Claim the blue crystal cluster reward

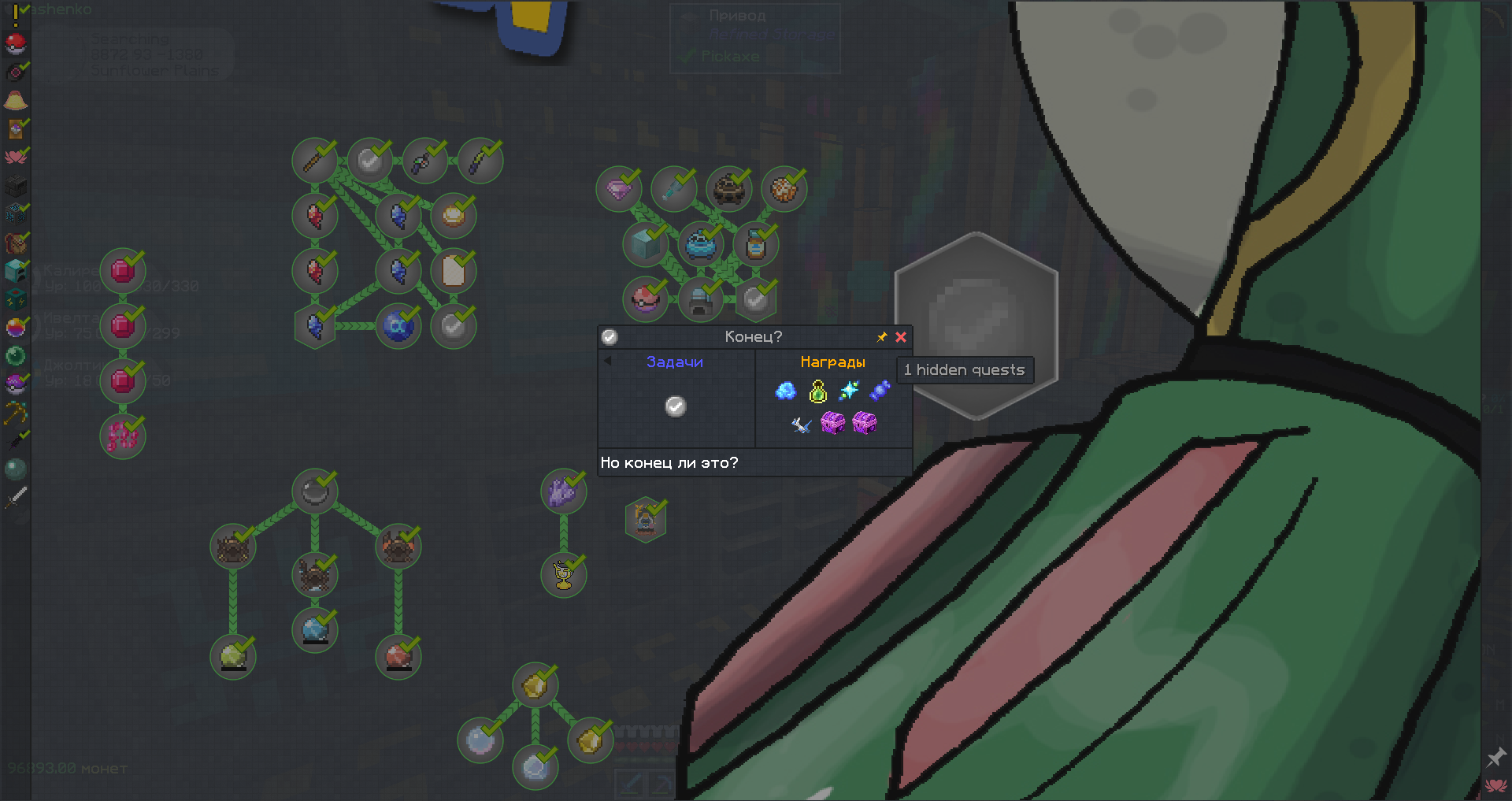tap(785, 391)
